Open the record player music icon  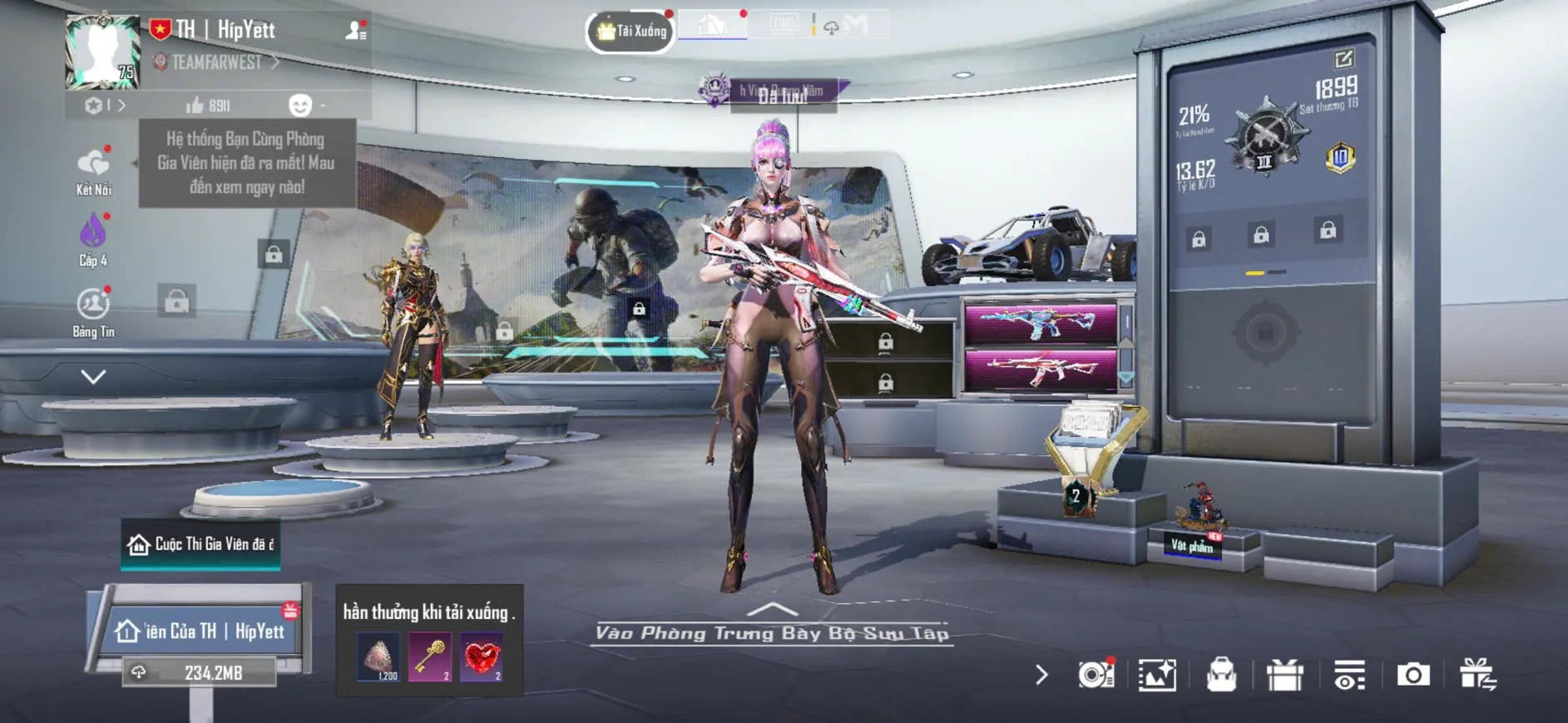pos(1096,675)
